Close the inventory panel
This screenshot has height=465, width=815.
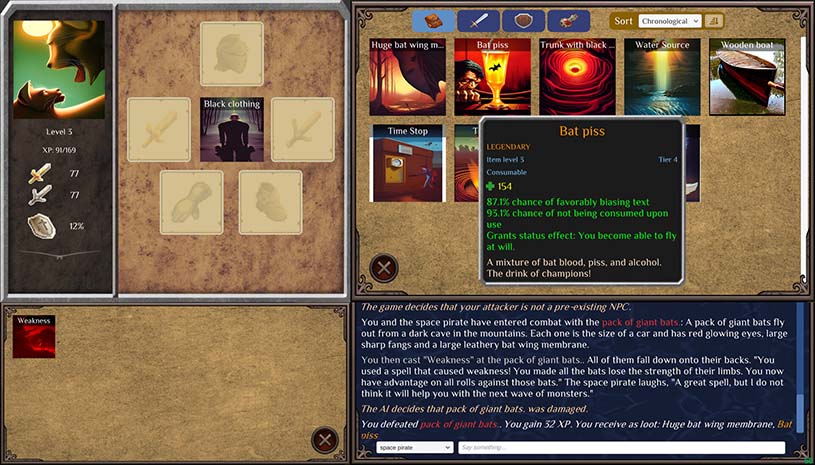coord(384,268)
